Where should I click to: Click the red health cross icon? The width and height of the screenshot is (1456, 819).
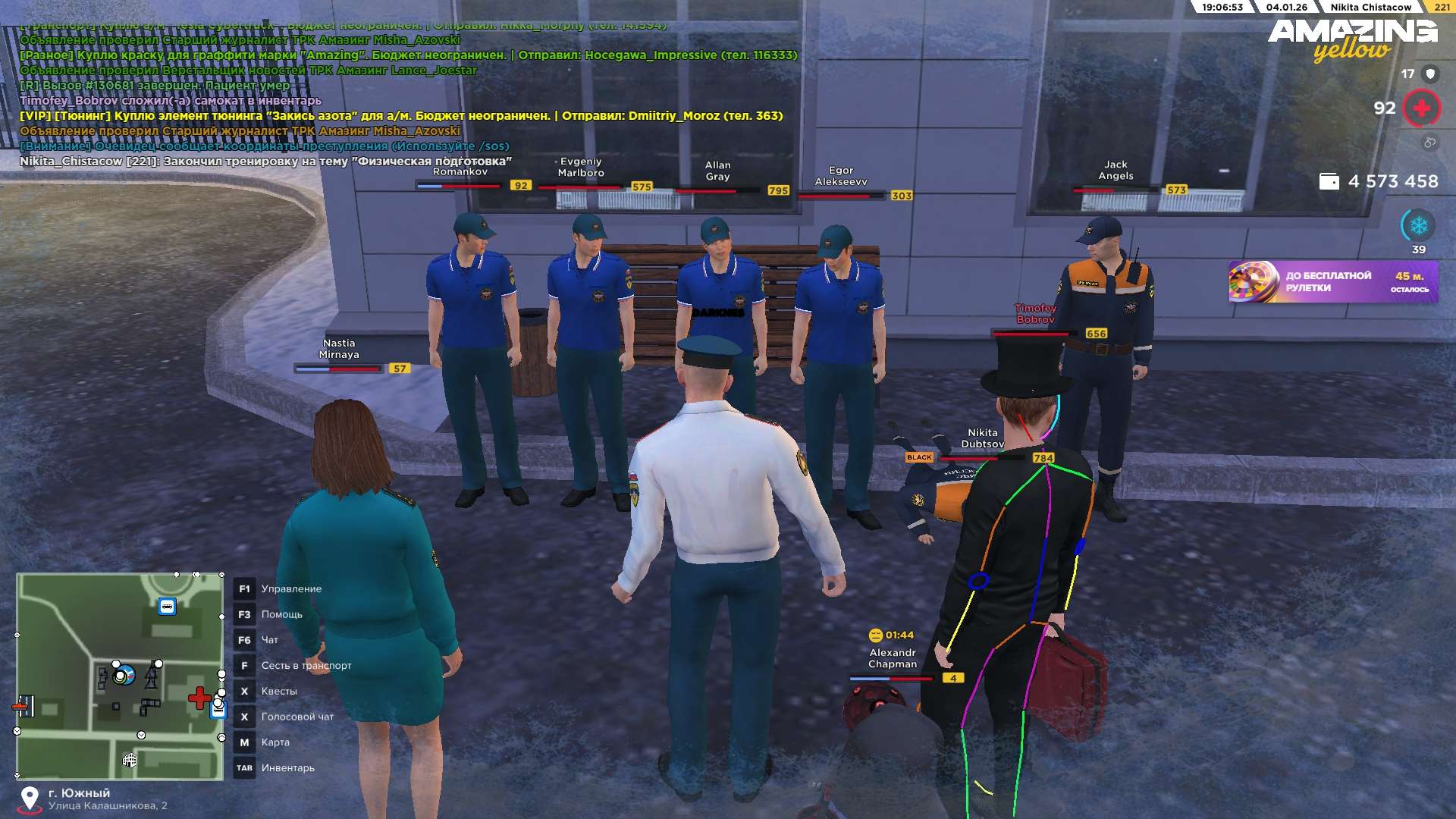(x=1421, y=108)
